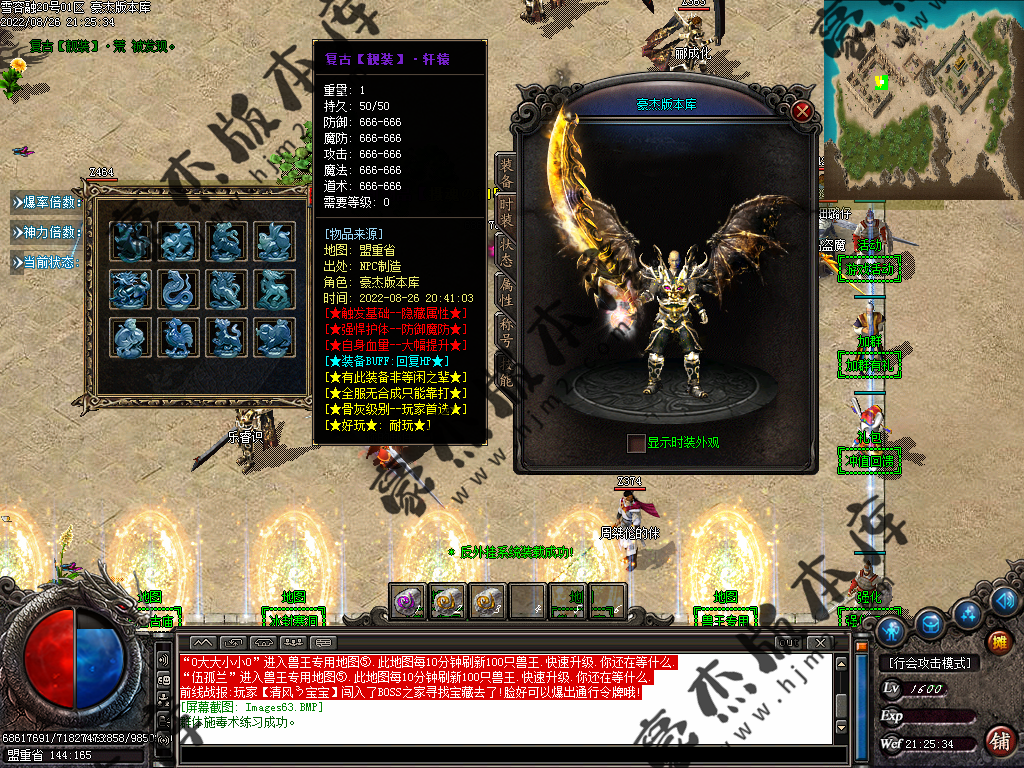The image size is (1024, 768).
Task: Open the blue character figure icon
Action: (x=891, y=631)
